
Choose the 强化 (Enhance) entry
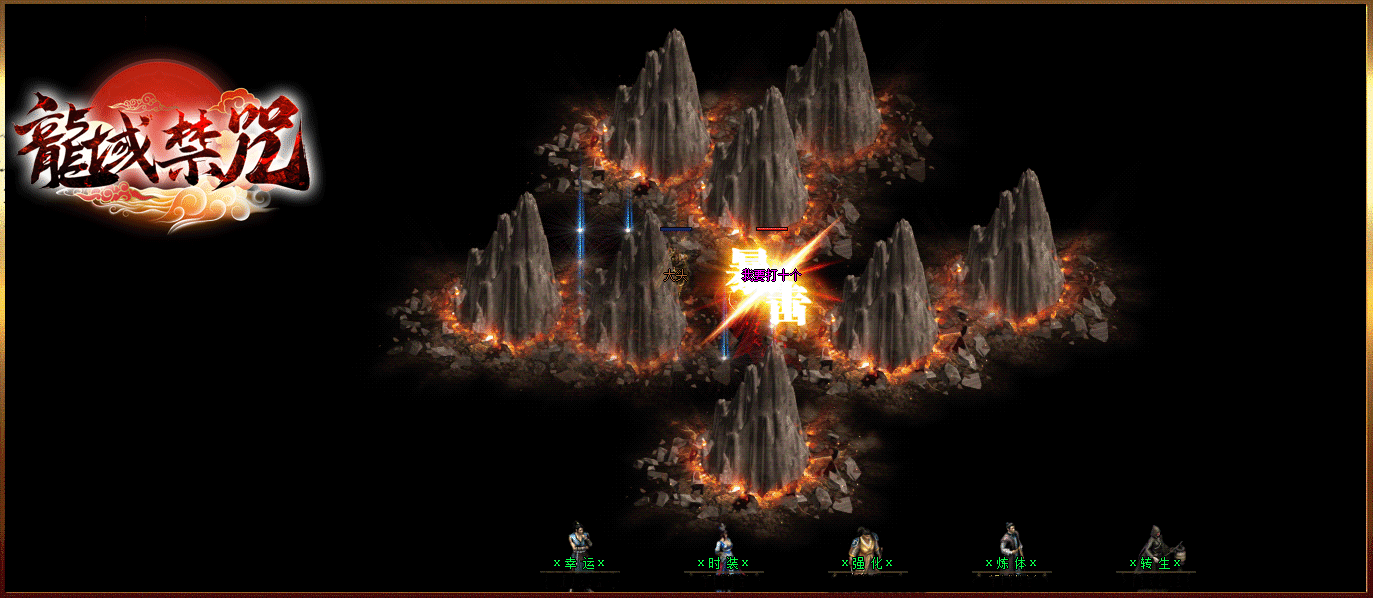pos(867,563)
